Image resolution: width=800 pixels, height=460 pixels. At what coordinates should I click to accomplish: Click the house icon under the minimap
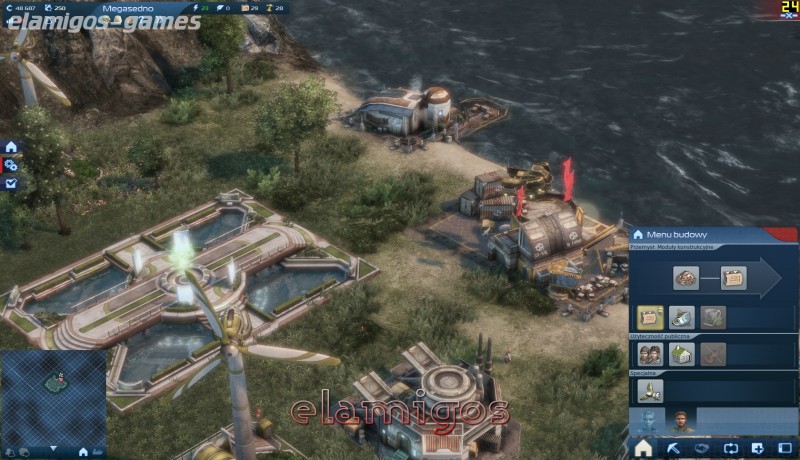click(x=84, y=451)
